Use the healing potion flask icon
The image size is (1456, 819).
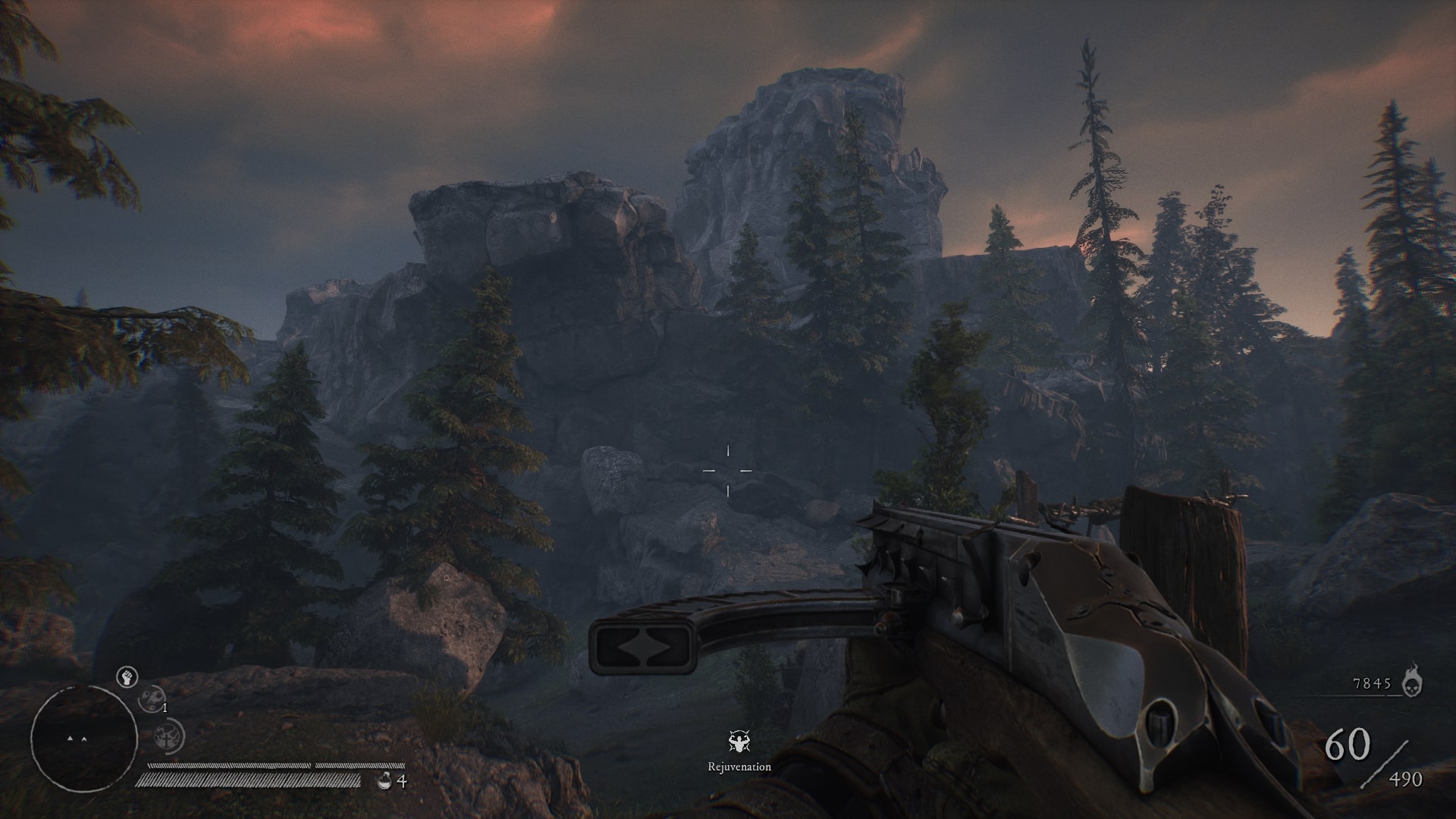(384, 780)
